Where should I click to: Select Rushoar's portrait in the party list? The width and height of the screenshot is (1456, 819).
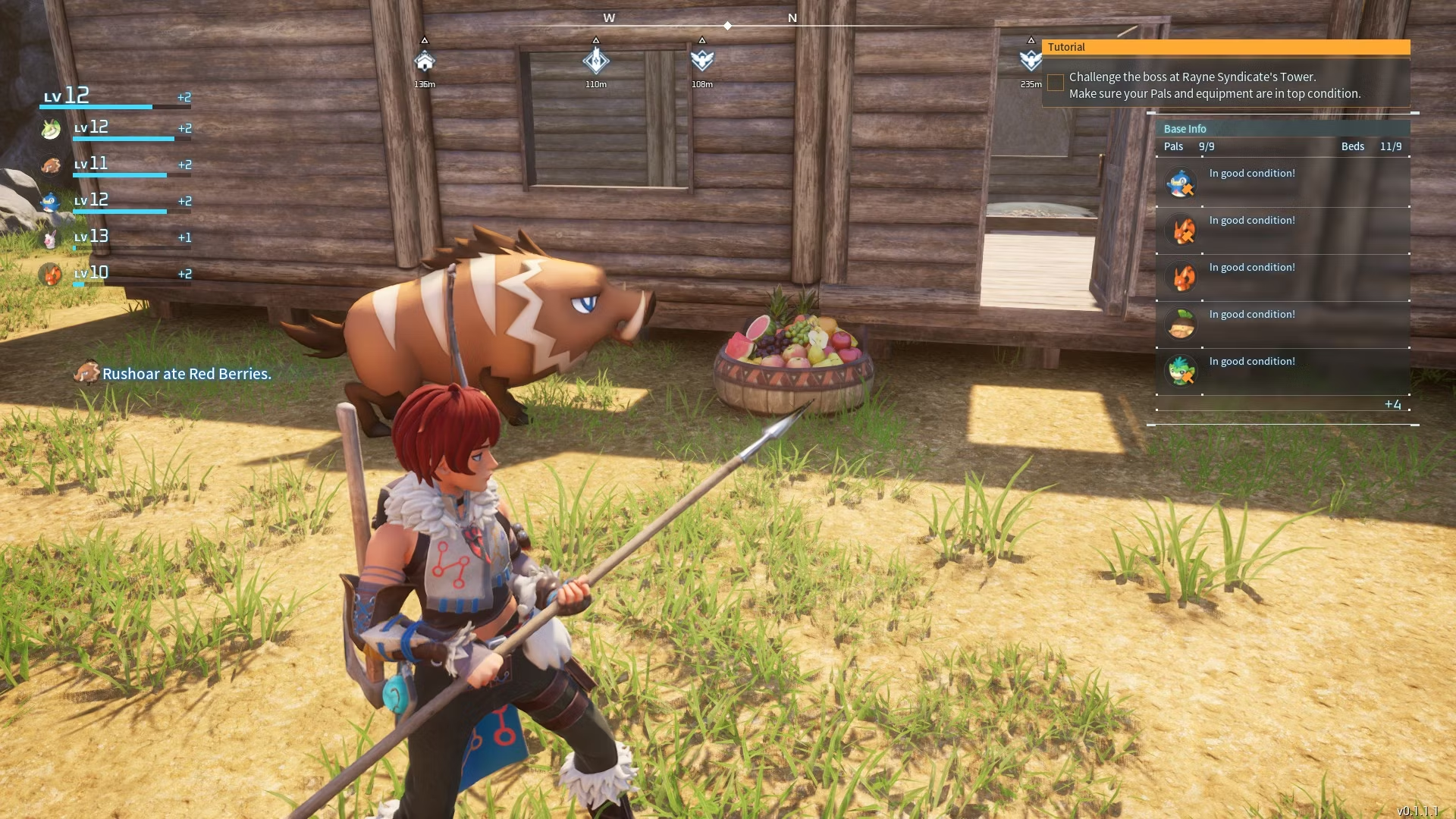click(51, 165)
